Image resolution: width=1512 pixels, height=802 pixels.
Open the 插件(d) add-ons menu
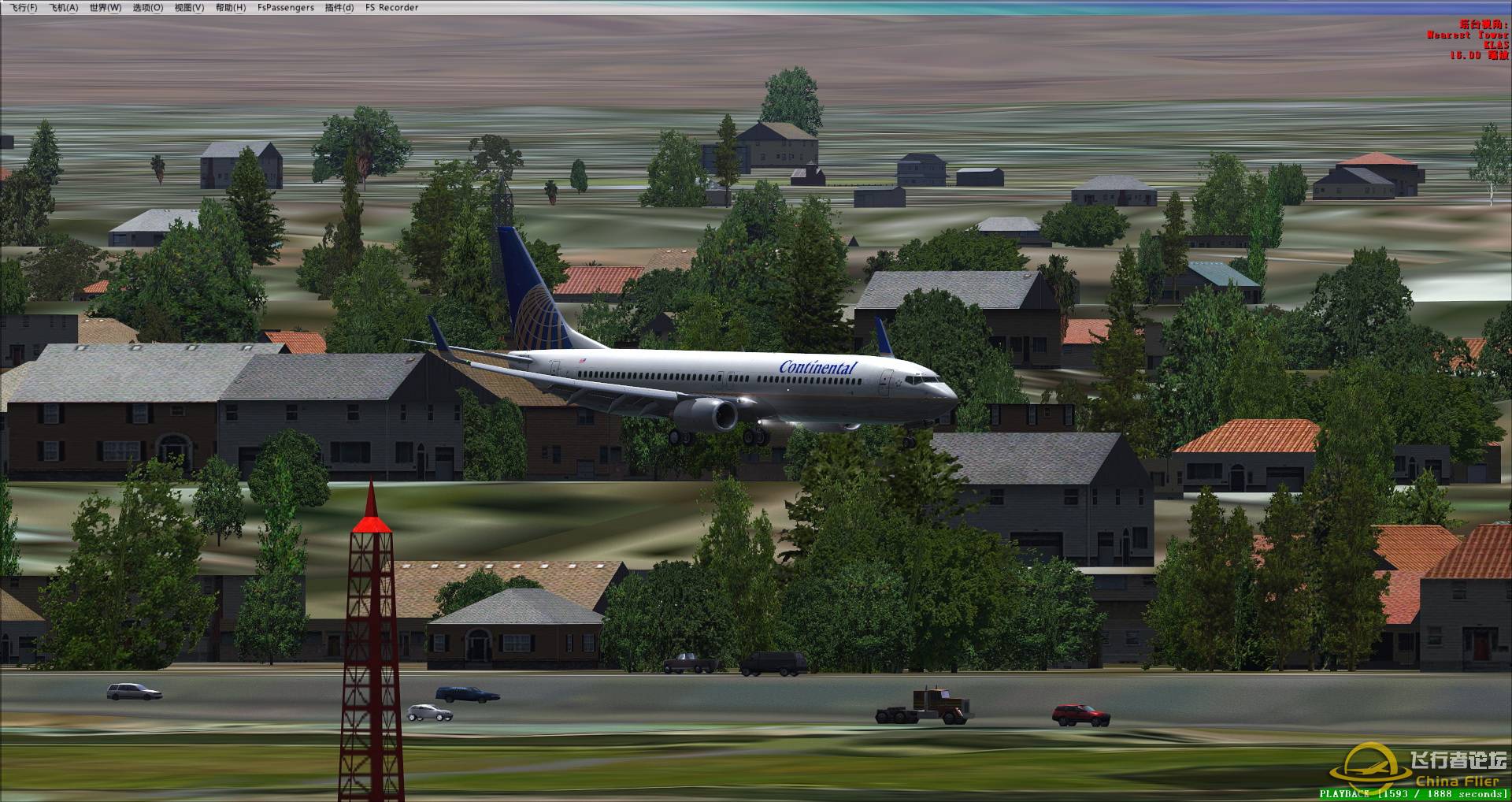[339, 8]
